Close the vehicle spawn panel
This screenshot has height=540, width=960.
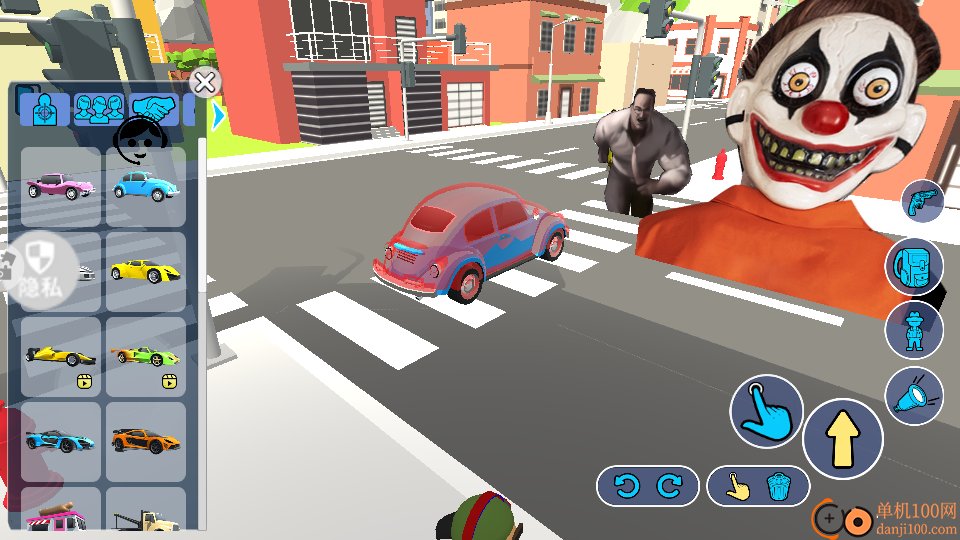pos(205,83)
